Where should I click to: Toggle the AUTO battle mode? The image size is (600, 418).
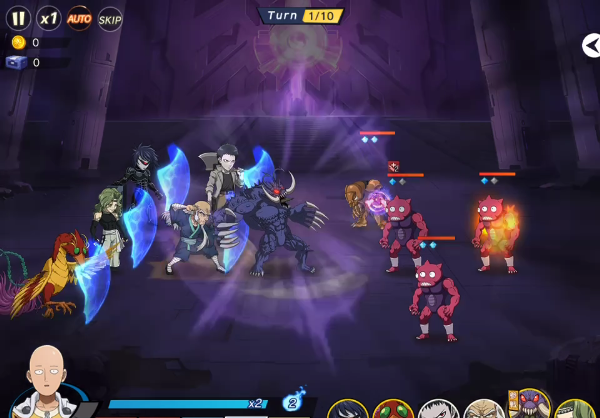click(x=79, y=18)
